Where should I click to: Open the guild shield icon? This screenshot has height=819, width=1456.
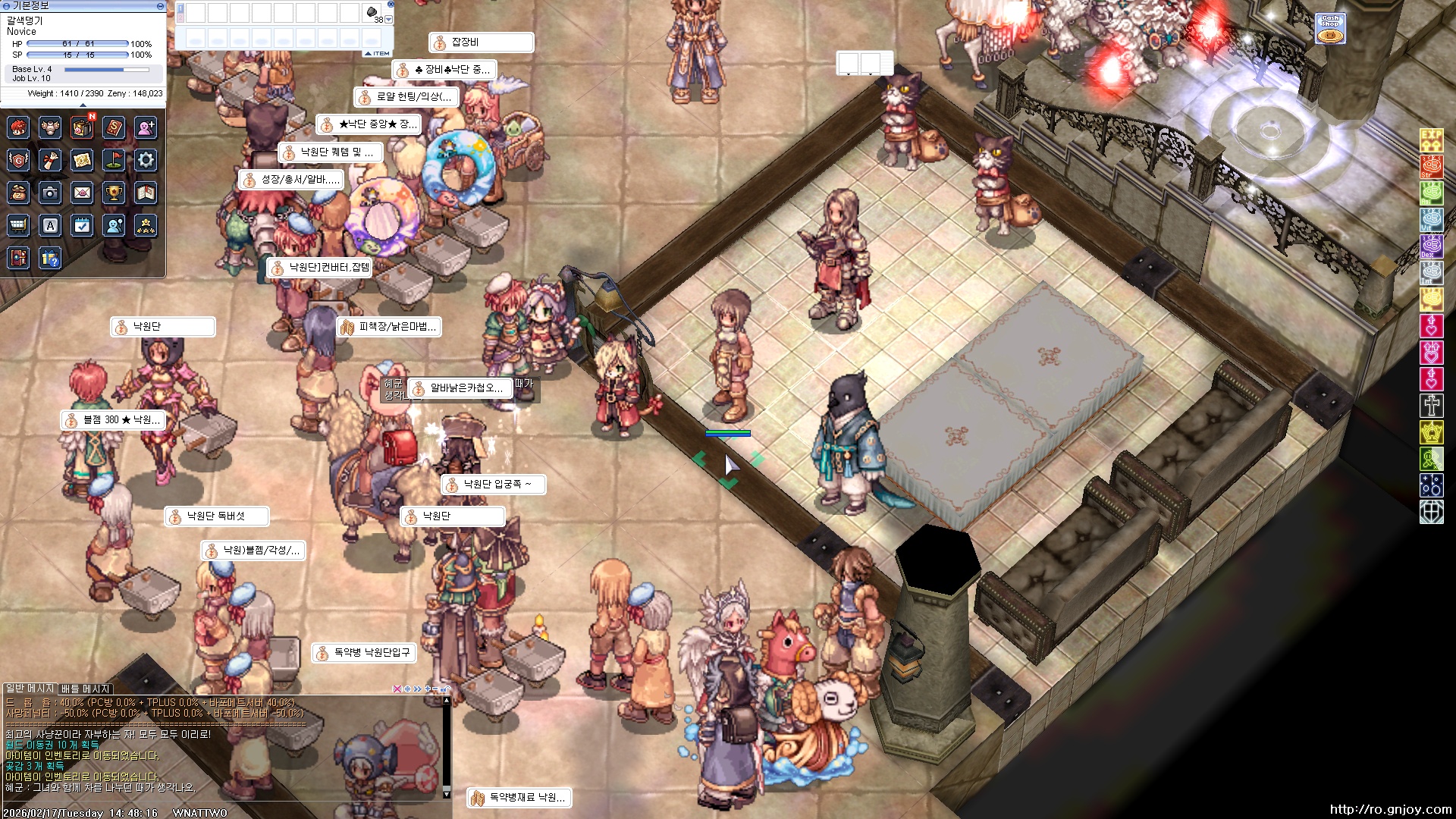18,160
